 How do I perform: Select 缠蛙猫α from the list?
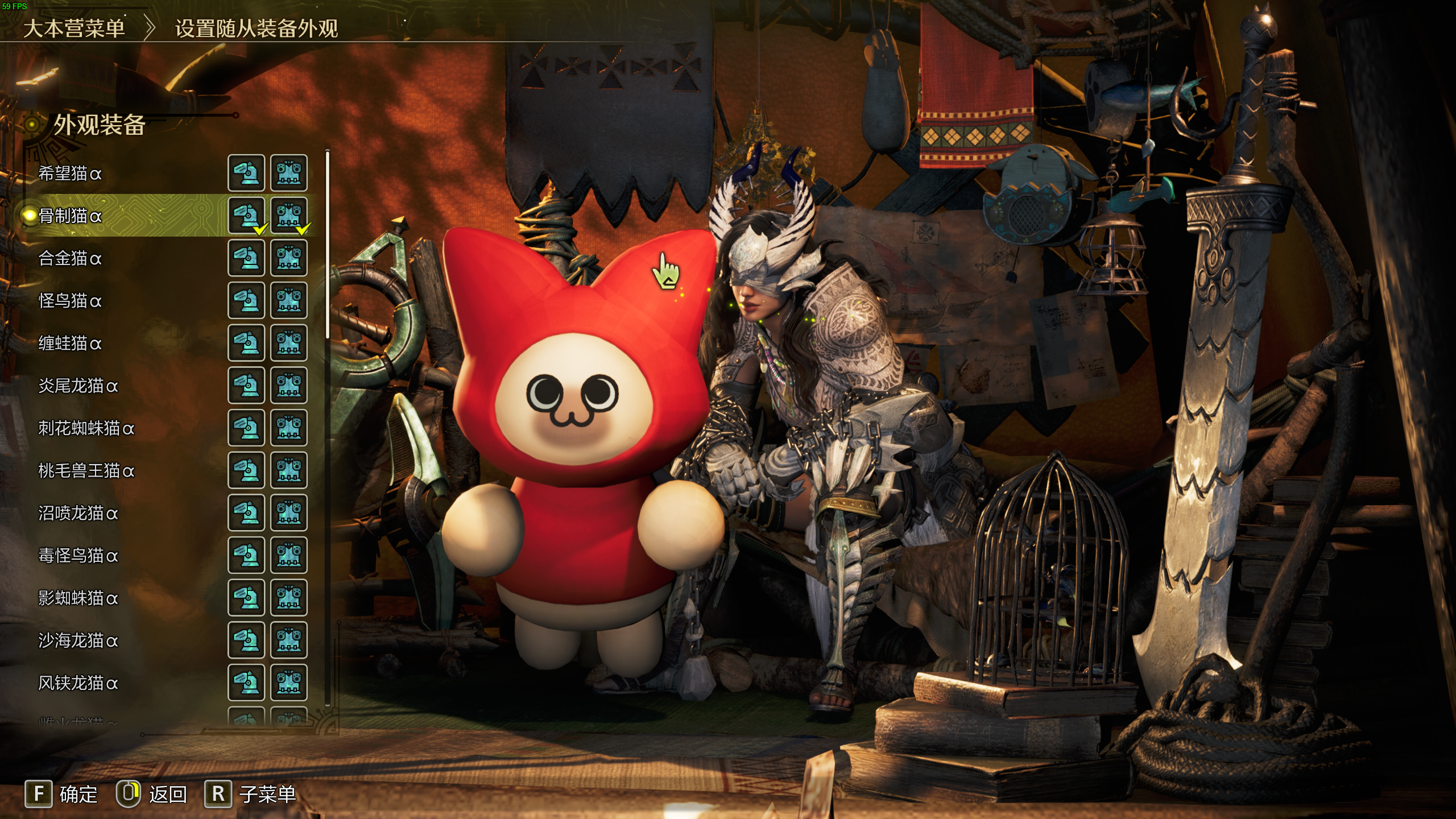pyautogui.click(x=70, y=343)
